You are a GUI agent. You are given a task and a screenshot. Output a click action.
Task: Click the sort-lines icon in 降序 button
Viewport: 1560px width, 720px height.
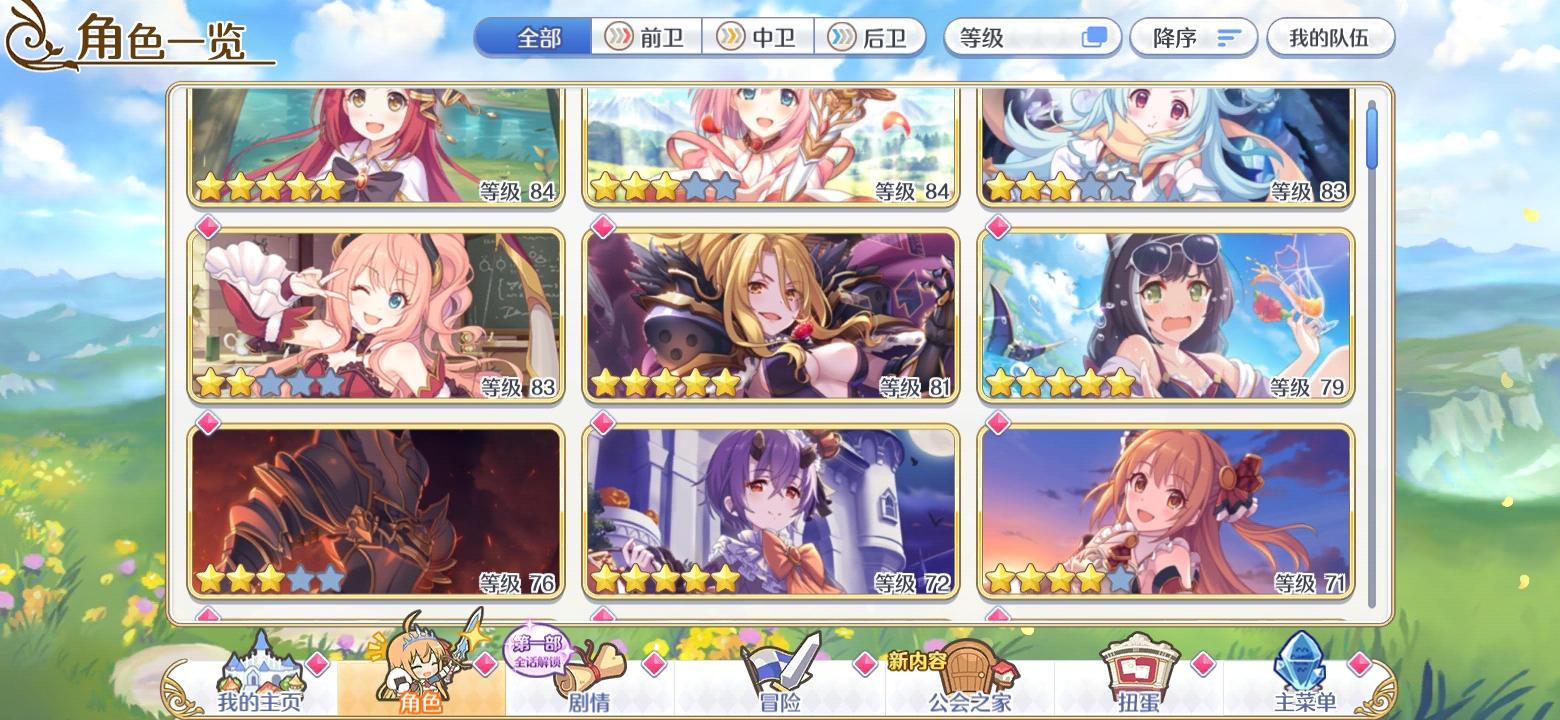(1227, 36)
